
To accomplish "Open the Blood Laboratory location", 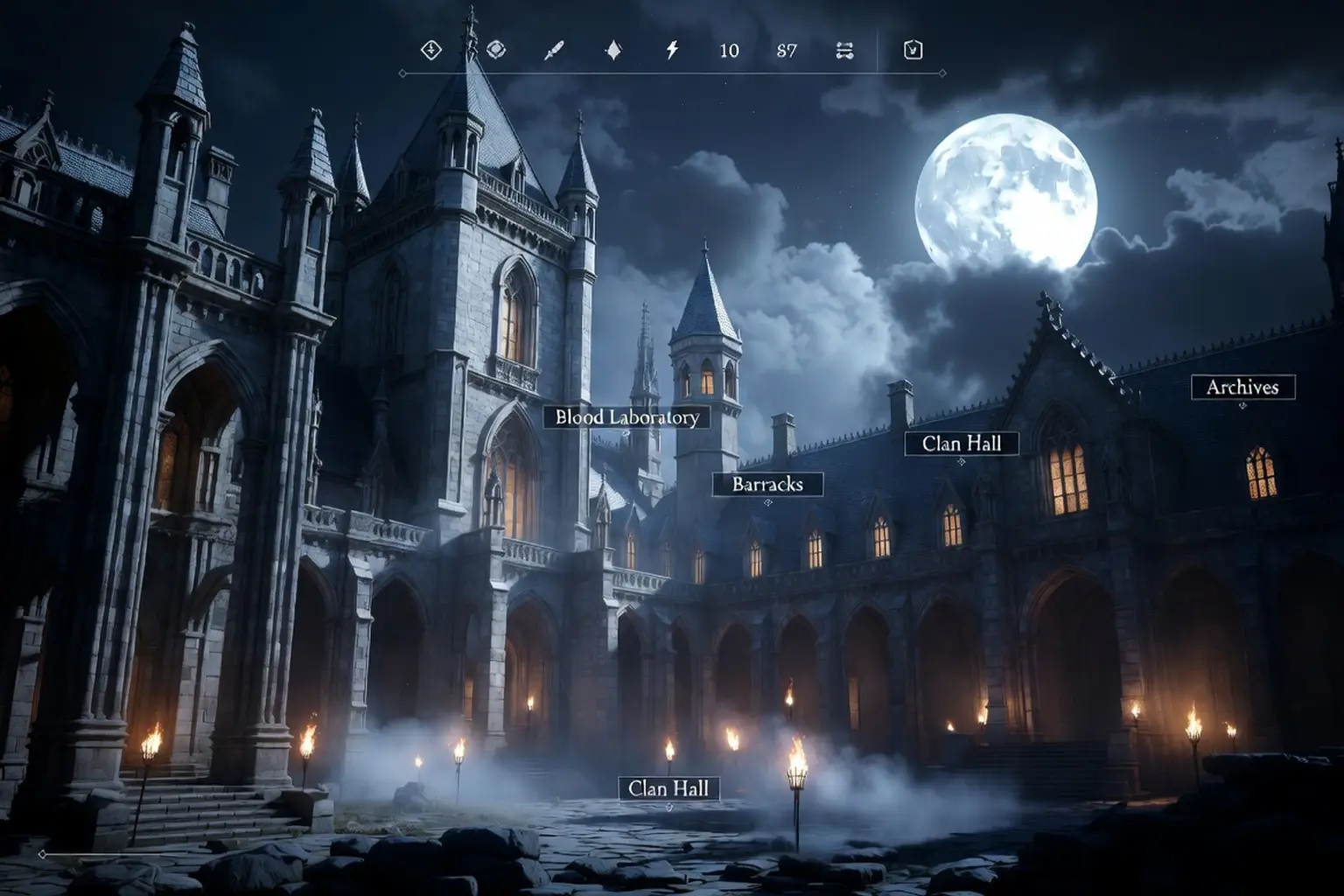I will click(626, 417).
